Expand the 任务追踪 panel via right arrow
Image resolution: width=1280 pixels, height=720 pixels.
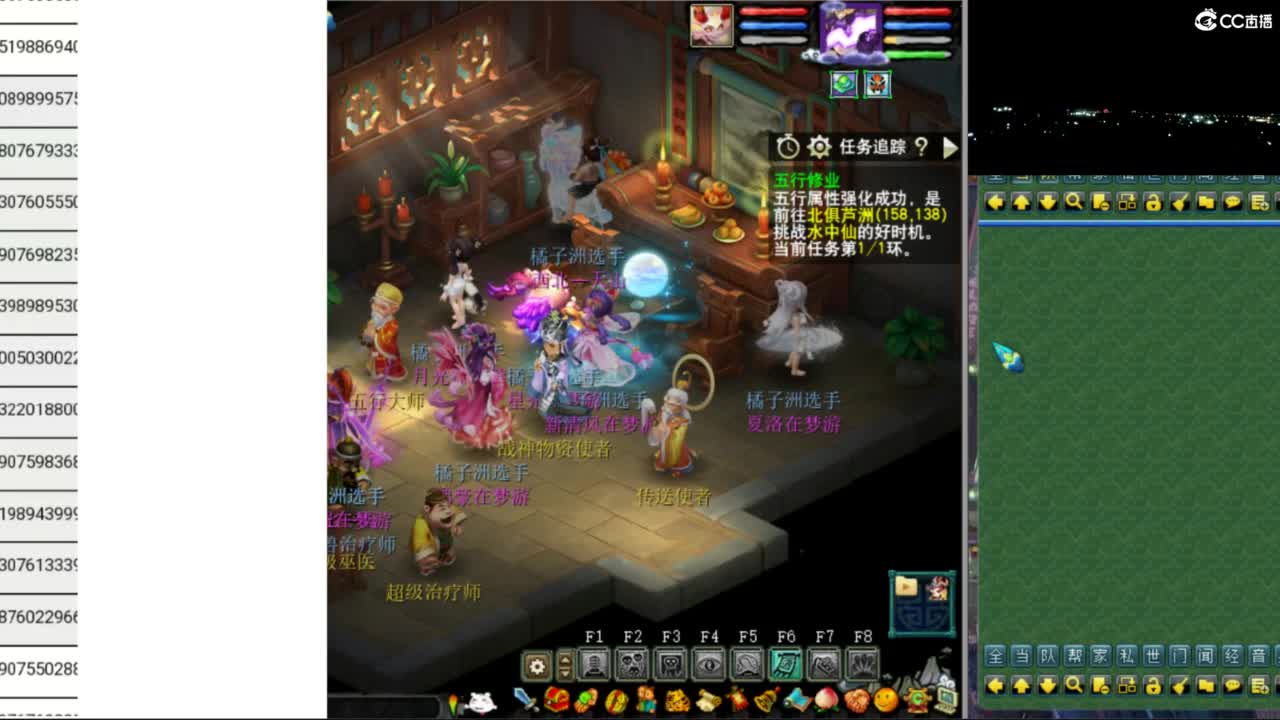[950, 148]
